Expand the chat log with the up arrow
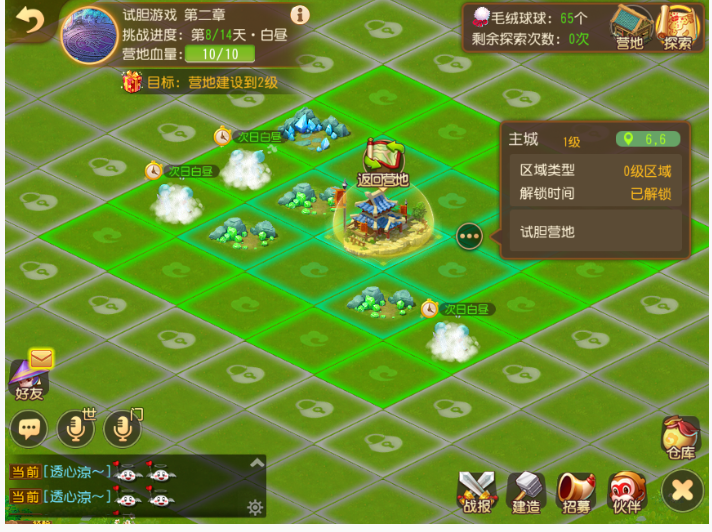Viewport: 712px width, 532px height. click(257, 463)
